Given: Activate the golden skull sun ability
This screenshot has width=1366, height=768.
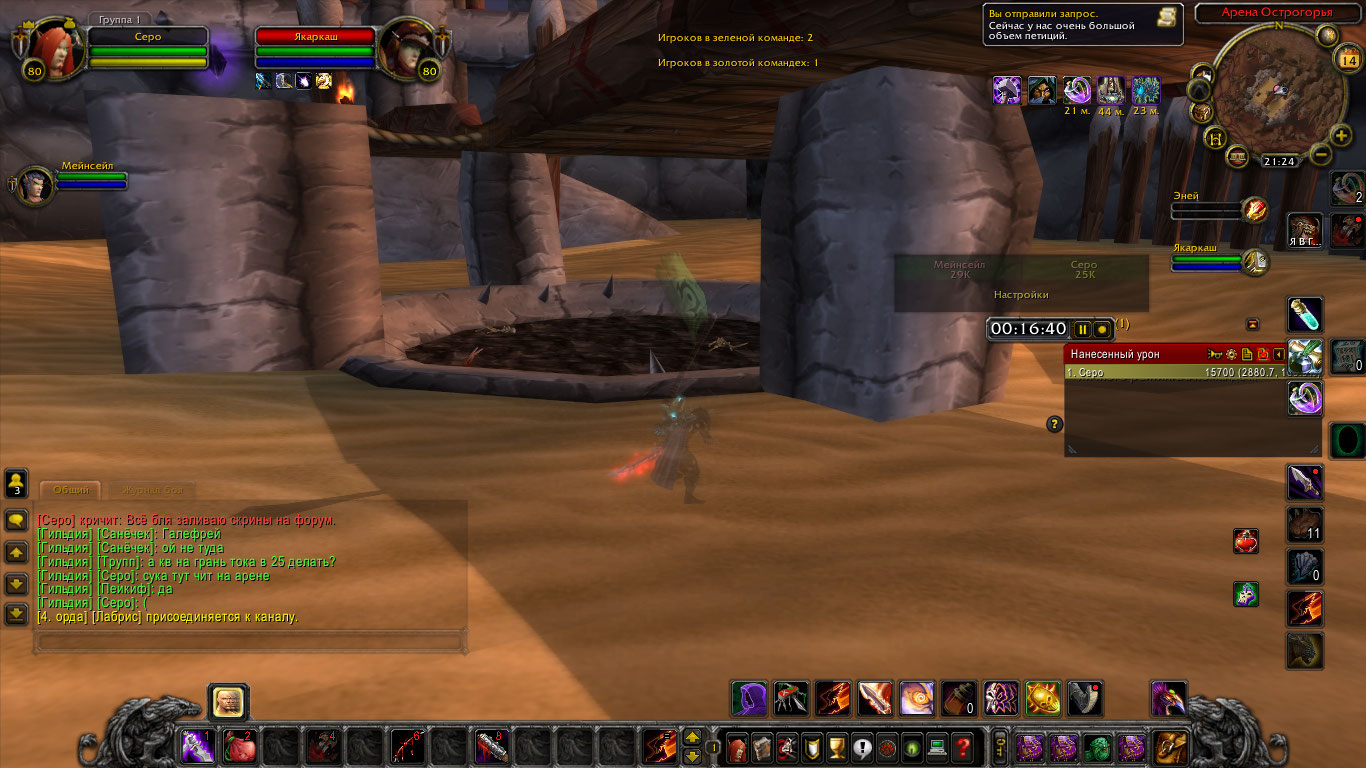Looking at the screenshot, I should pos(1043,698).
